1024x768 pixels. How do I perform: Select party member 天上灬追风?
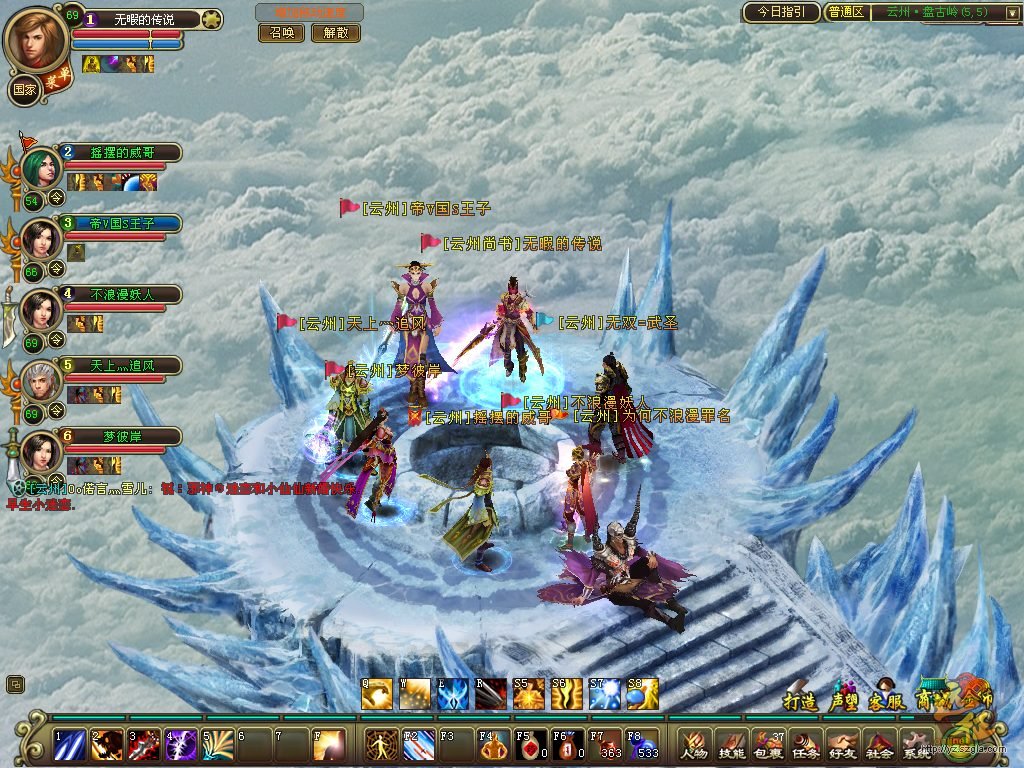[x=121, y=365]
